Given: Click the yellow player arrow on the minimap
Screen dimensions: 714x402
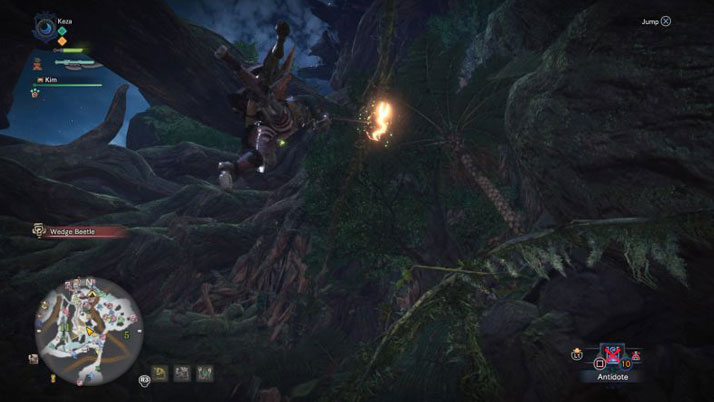Looking at the screenshot, I should (x=89, y=331).
